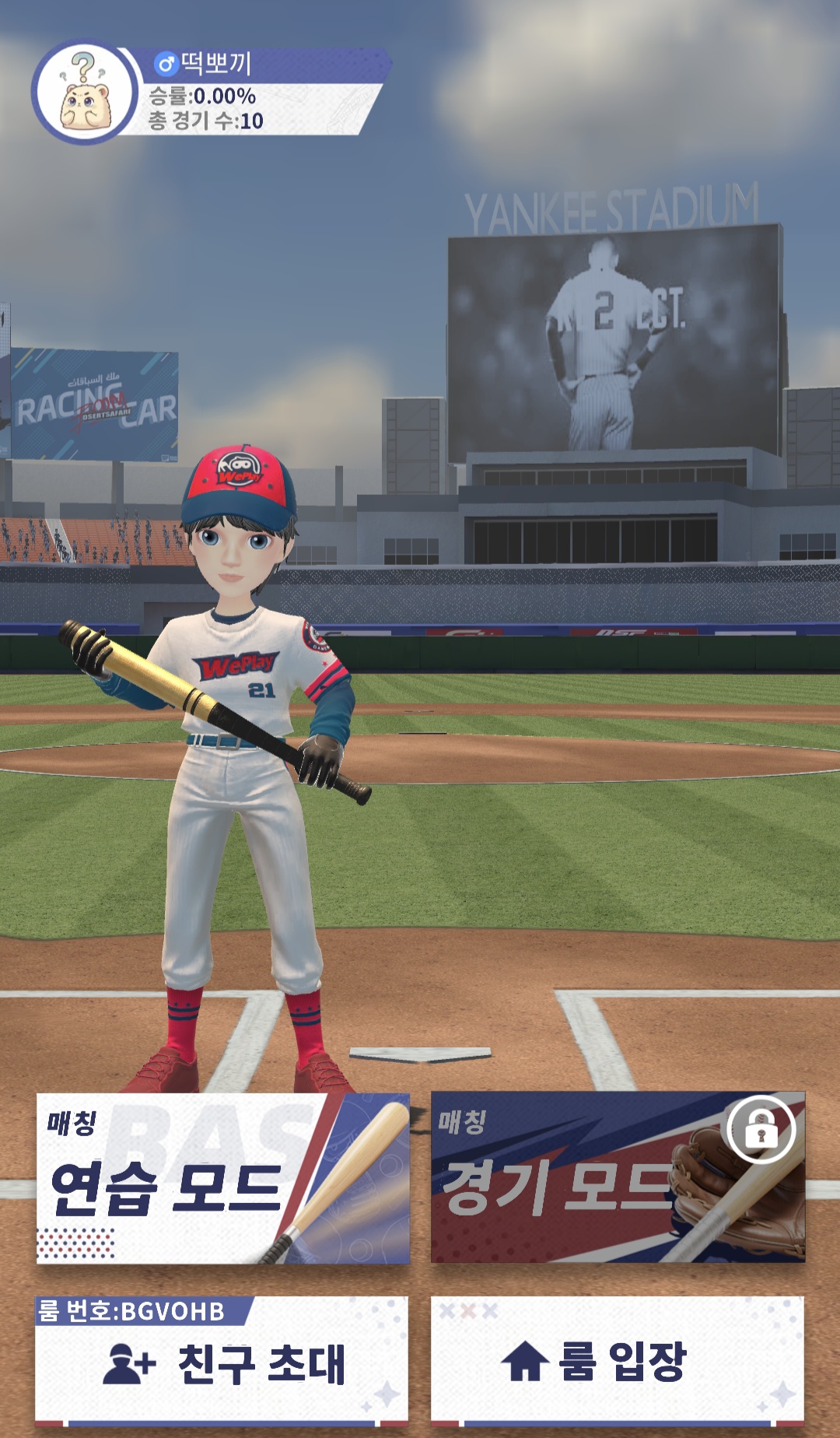Select the locked 경기 모드 match
This screenshot has height=1438, width=840.
click(618, 1178)
